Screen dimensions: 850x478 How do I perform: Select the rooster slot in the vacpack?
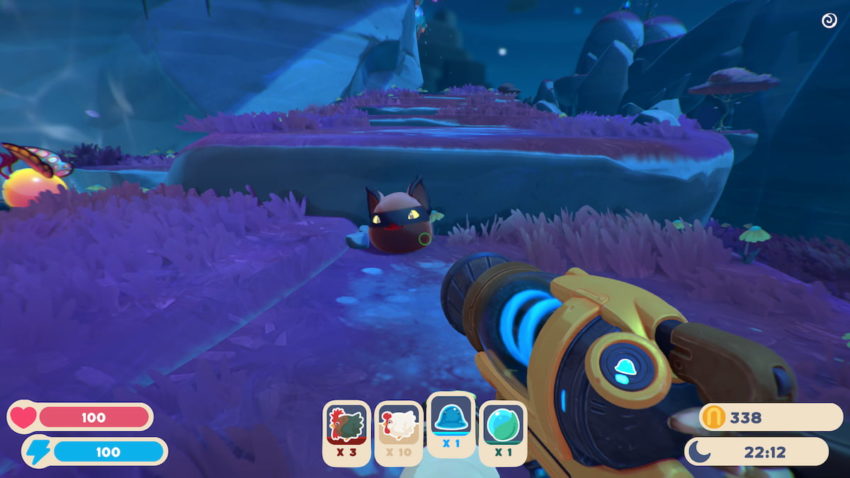tap(346, 432)
